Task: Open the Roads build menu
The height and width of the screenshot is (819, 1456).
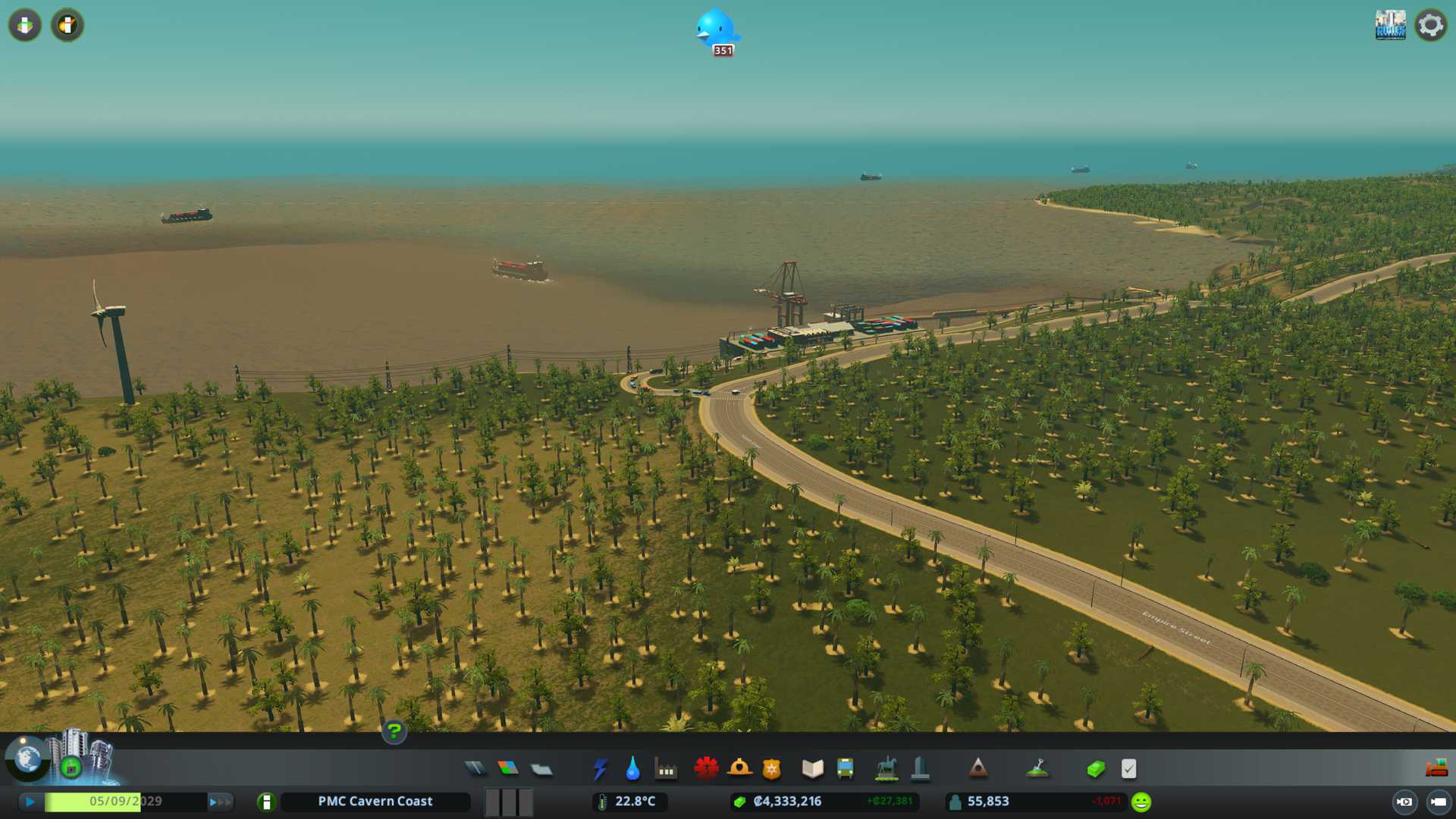Action: (475, 769)
